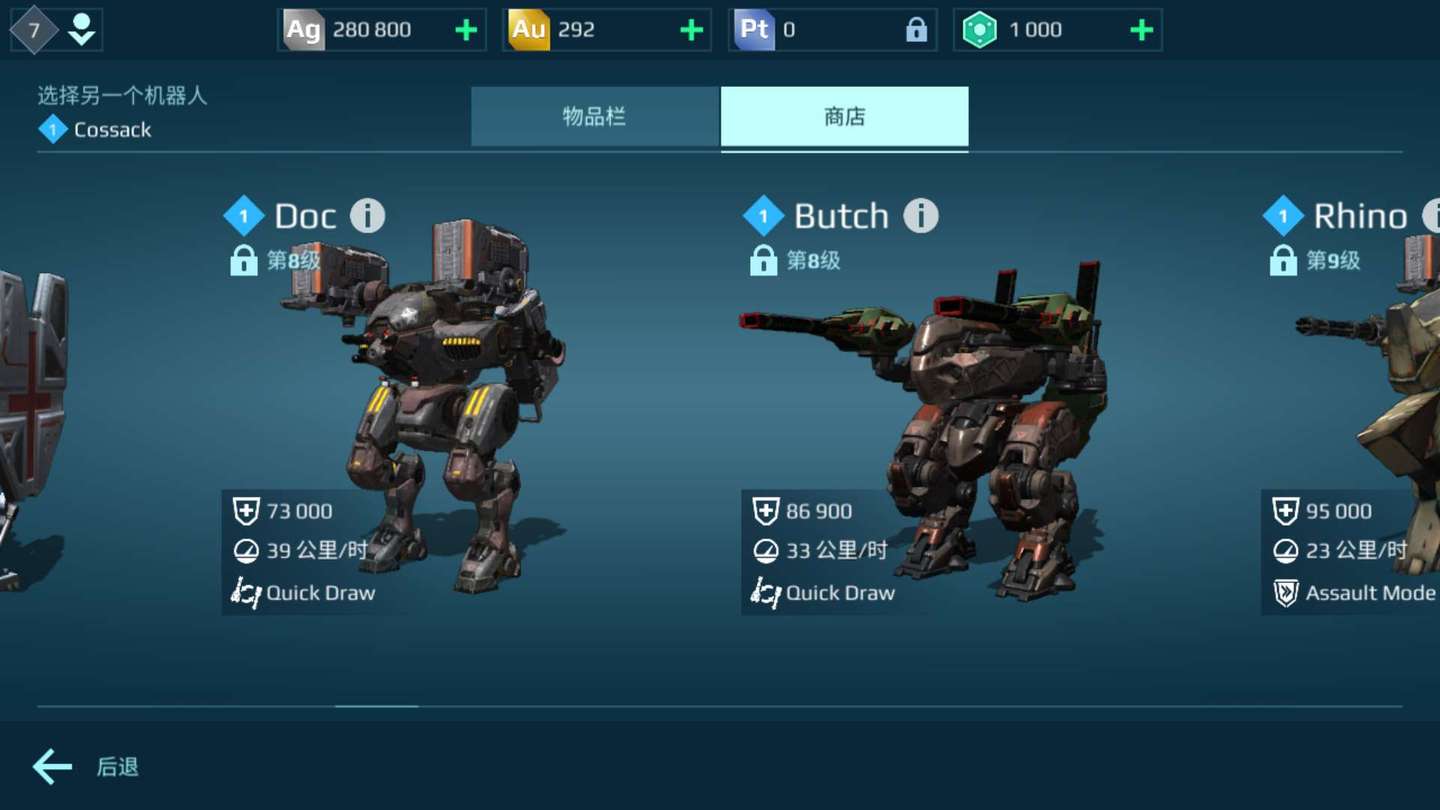Click Rhino's Assault Mode ability icon
The height and width of the screenshot is (810, 1440).
pos(1285,592)
